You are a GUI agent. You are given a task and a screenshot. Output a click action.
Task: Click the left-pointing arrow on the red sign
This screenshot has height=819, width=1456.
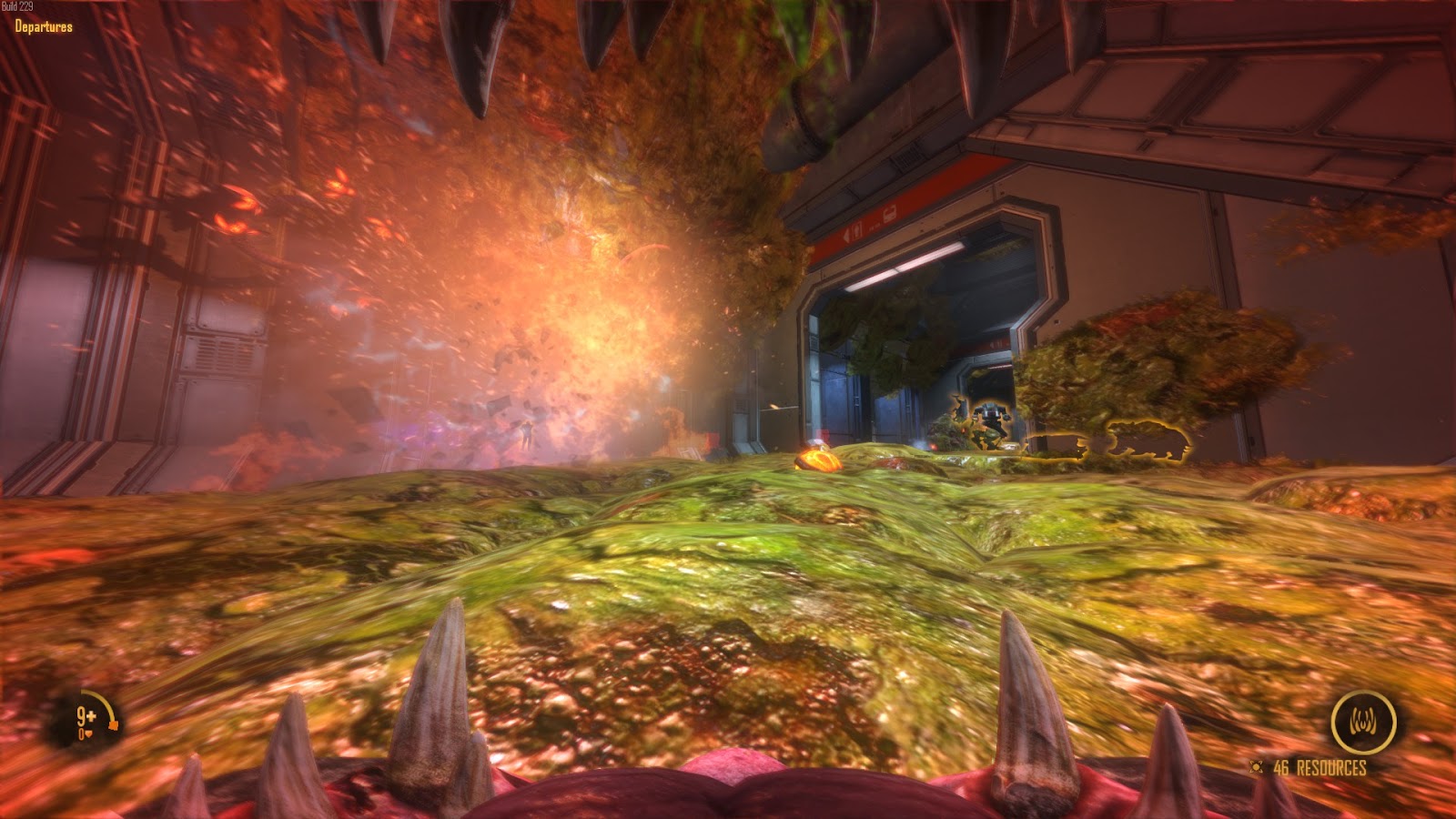coord(847,236)
